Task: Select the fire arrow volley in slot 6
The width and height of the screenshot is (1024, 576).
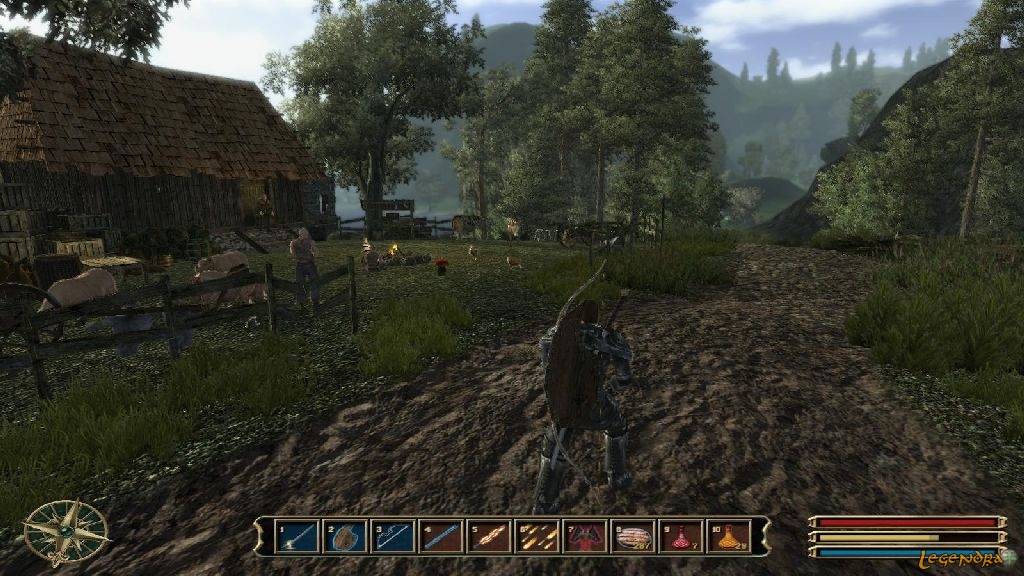Action: [x=537, y=537]
